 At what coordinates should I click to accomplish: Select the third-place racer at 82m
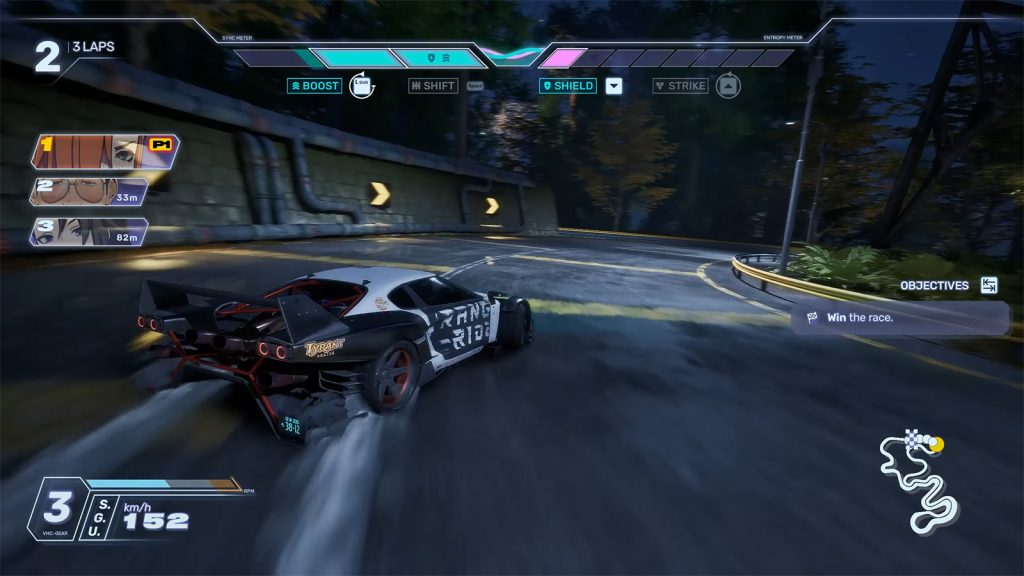coord(90,232)
